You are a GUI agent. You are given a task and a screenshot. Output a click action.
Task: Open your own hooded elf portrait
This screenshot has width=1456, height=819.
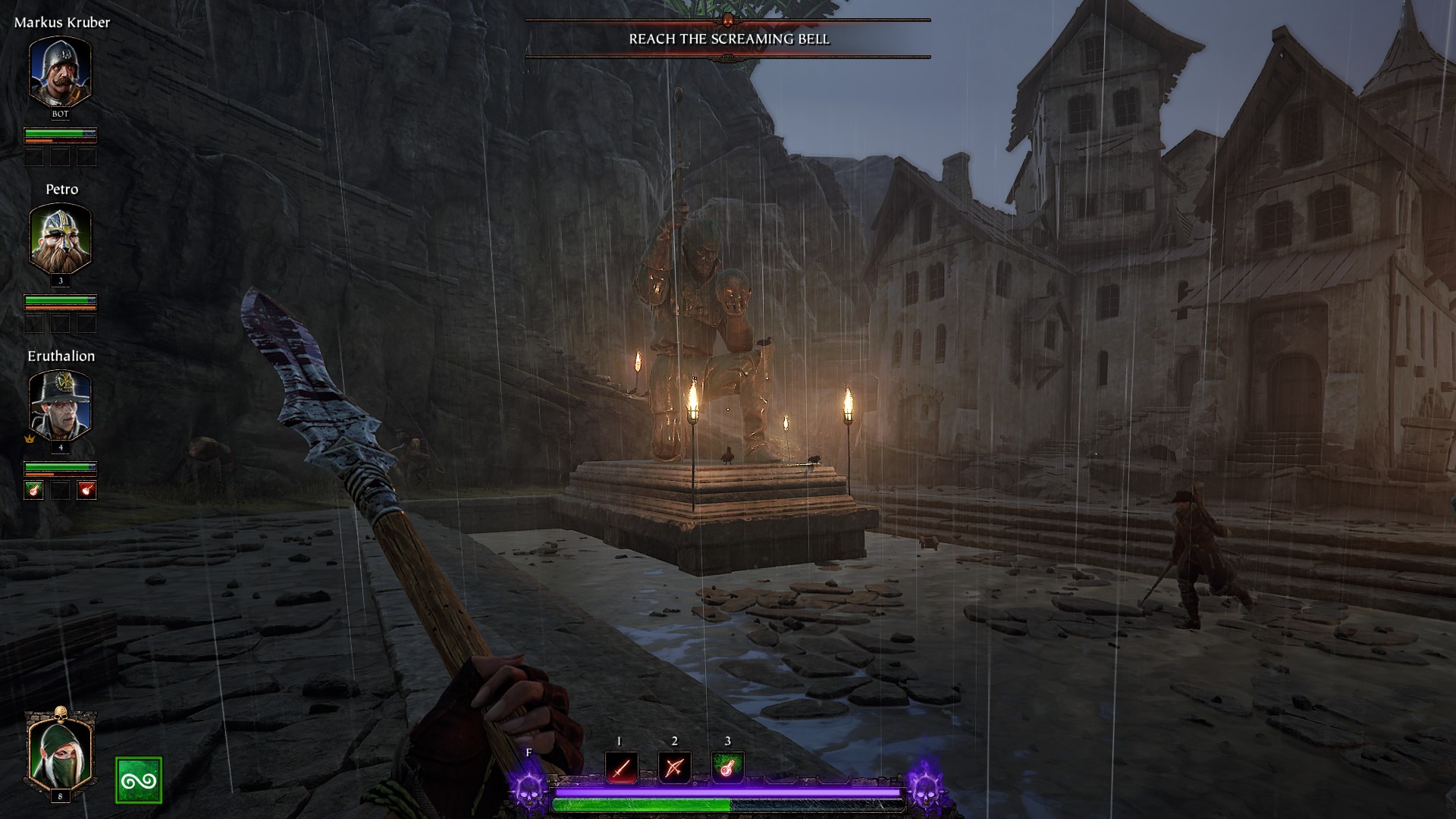60,752
